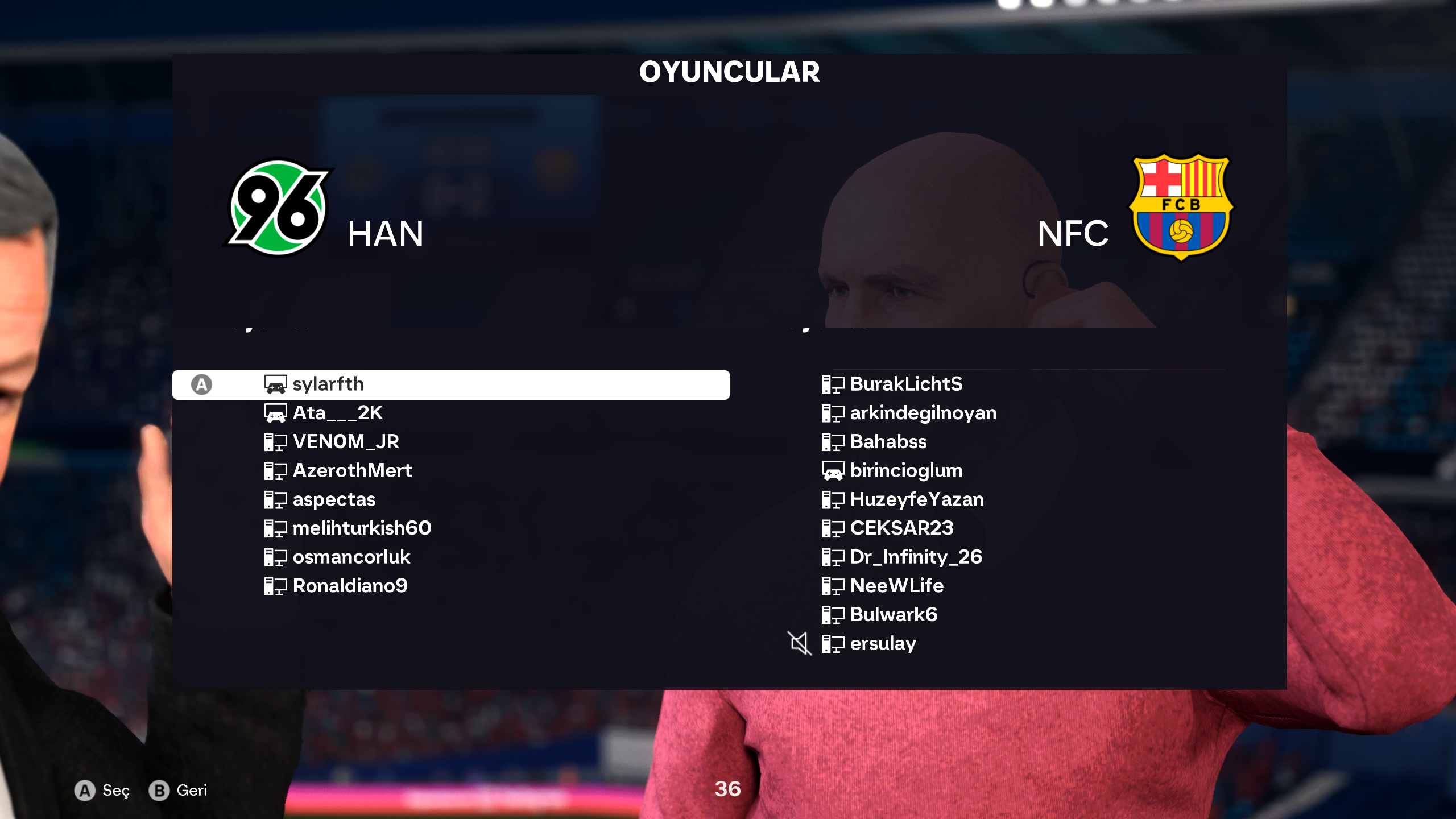Pick HuzeyfeYazan from the NFC list

[x=916, y=500]
